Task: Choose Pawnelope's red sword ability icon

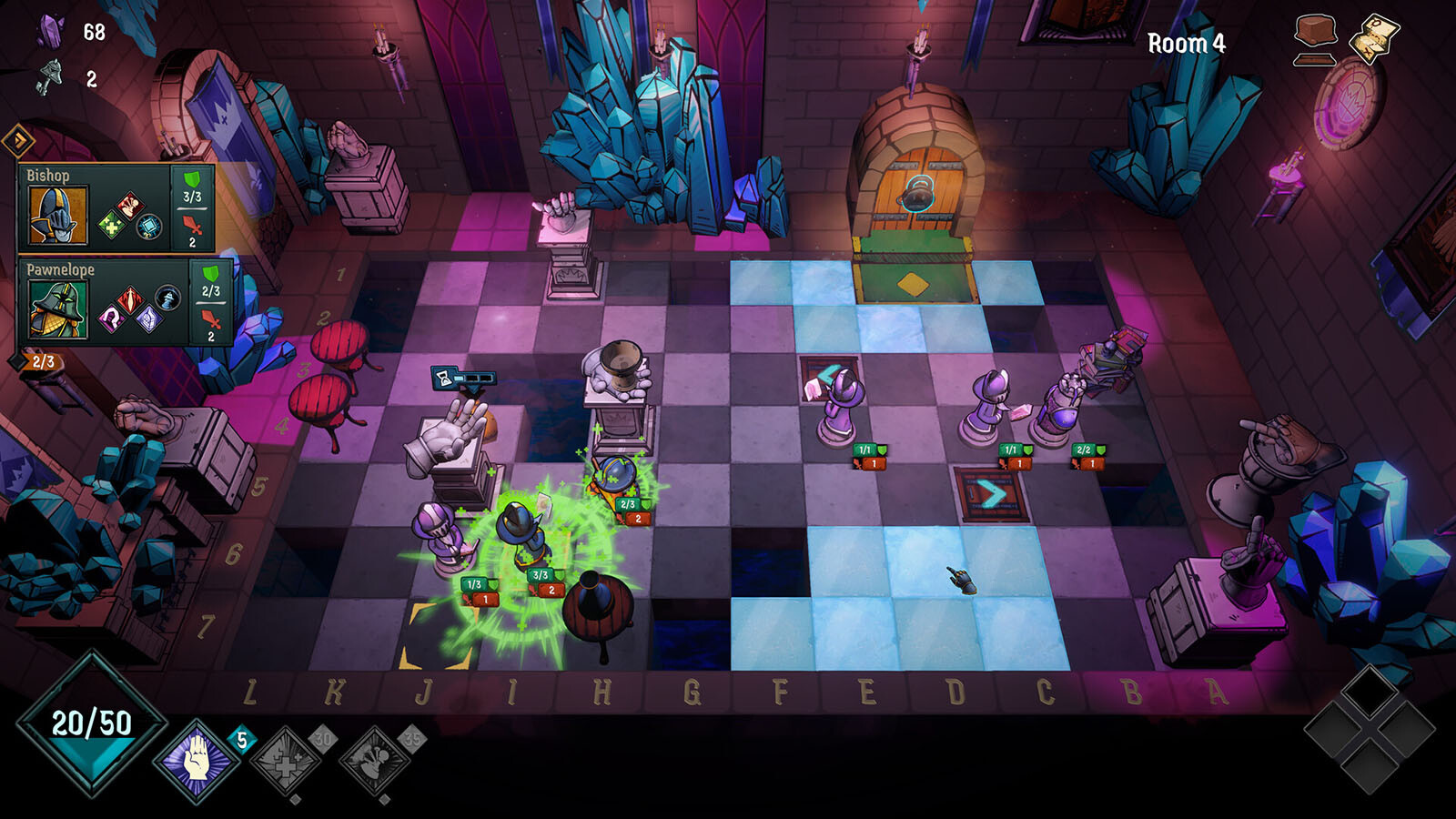Action: tap(130, 299)
